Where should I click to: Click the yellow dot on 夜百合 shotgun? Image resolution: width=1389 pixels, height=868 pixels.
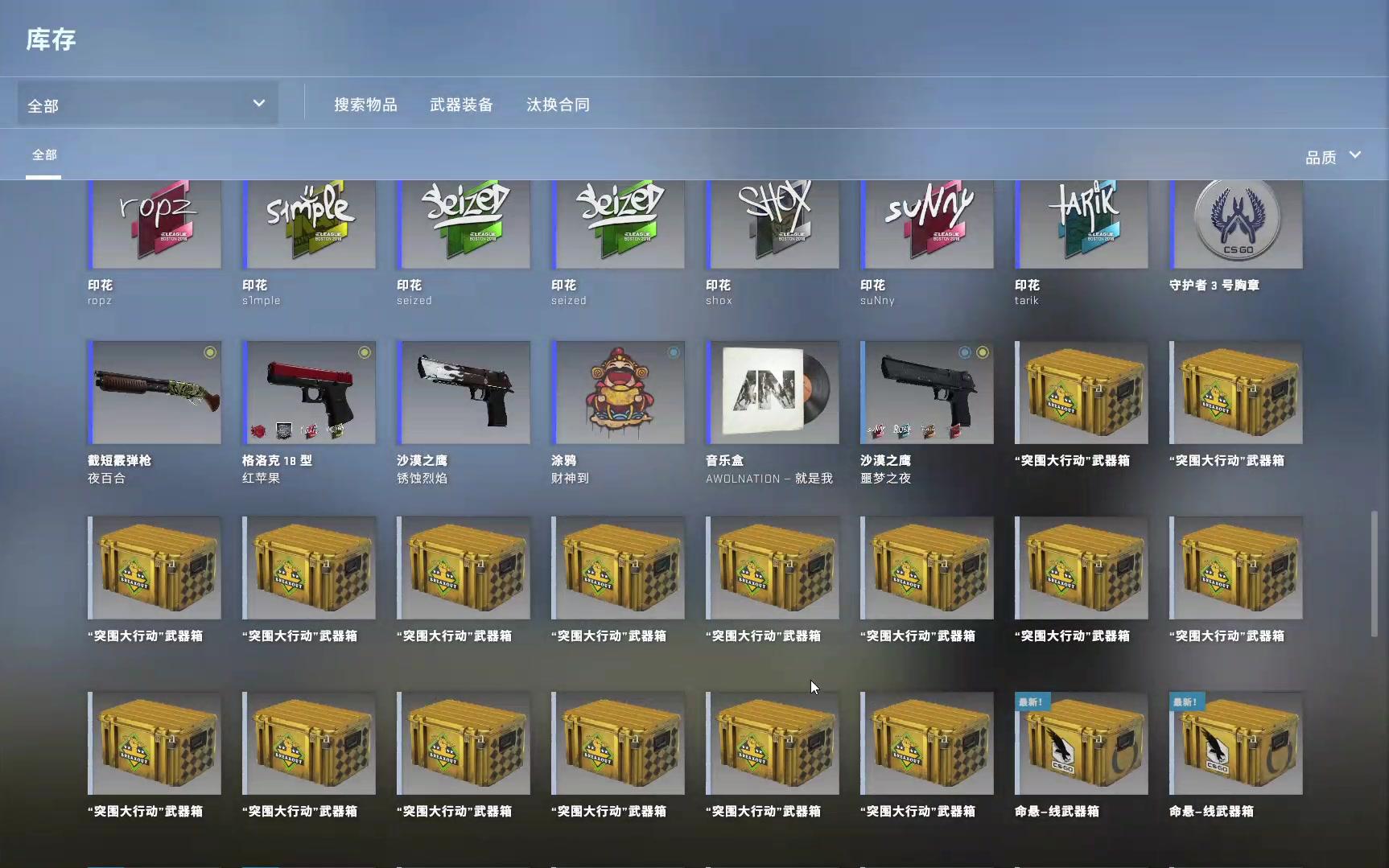211,352
